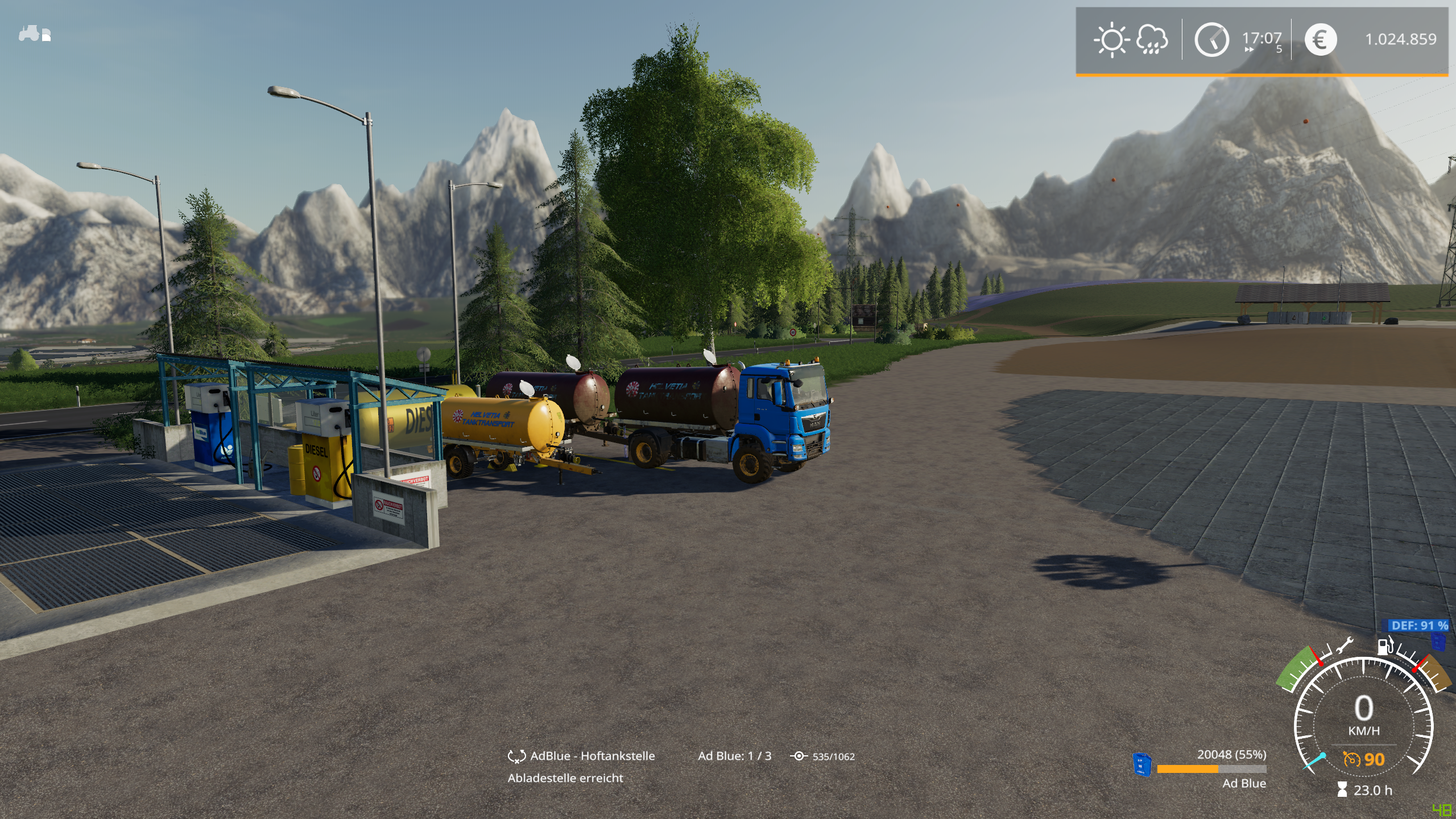Select the sunny weather icon
The image size is (1456, 819).
pyautogui.click(x=1111, y=40)
